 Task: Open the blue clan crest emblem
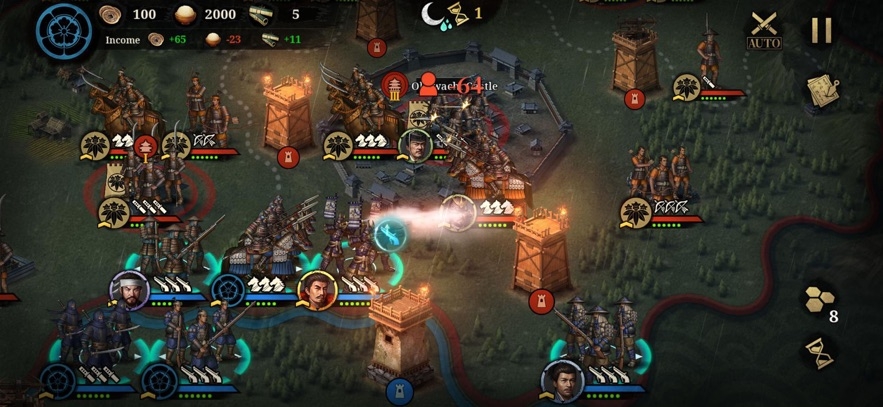coord(64,31)
